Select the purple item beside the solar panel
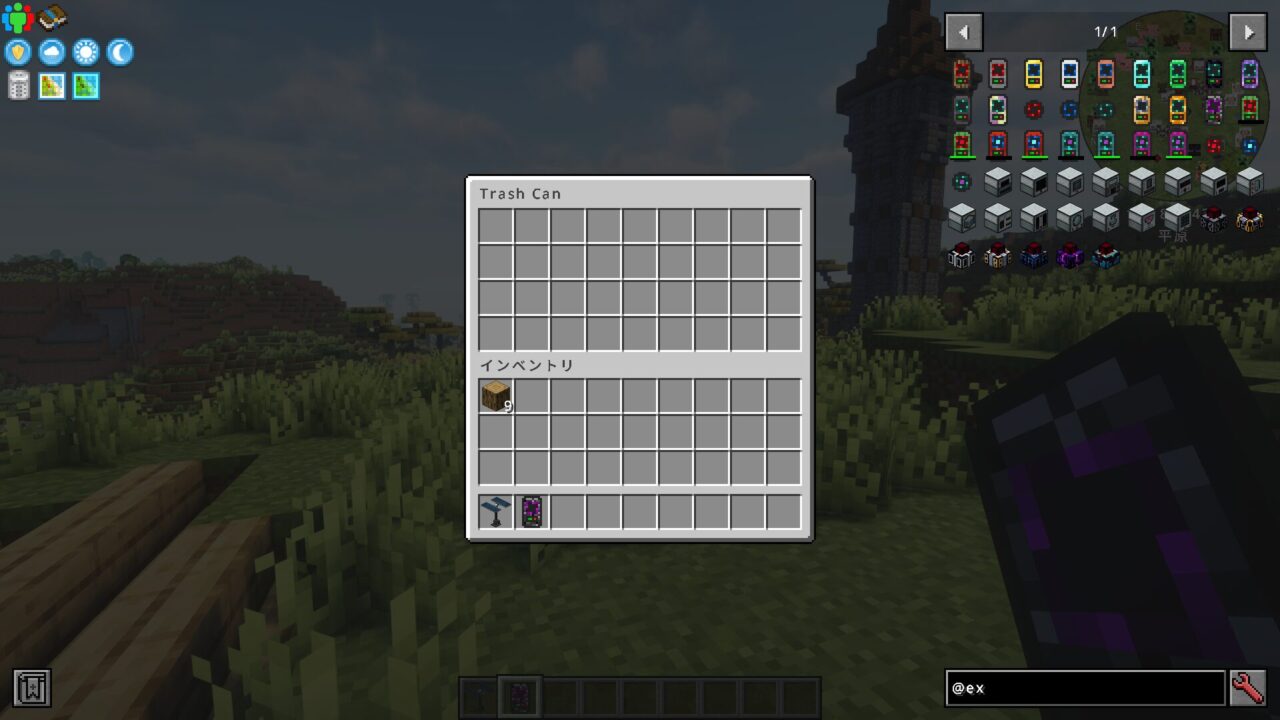This screenshot has width=1280, height=720. (531, 511)
